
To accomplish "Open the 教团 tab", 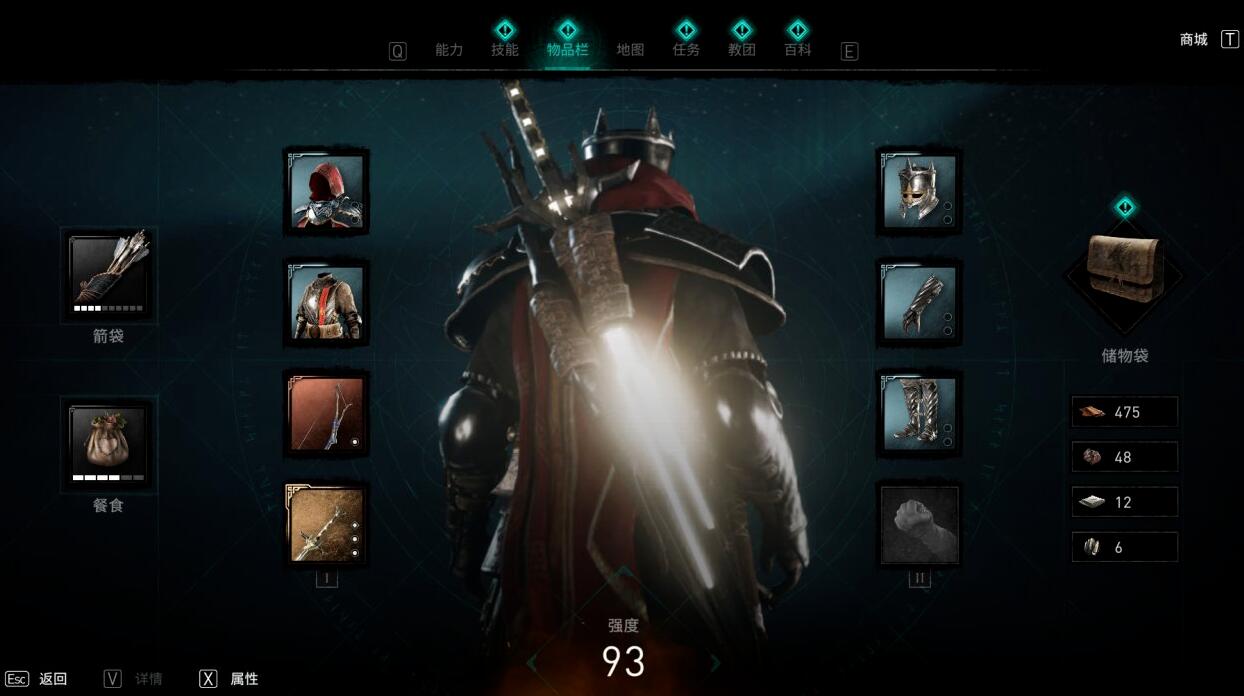I will (x=742, y=50).
